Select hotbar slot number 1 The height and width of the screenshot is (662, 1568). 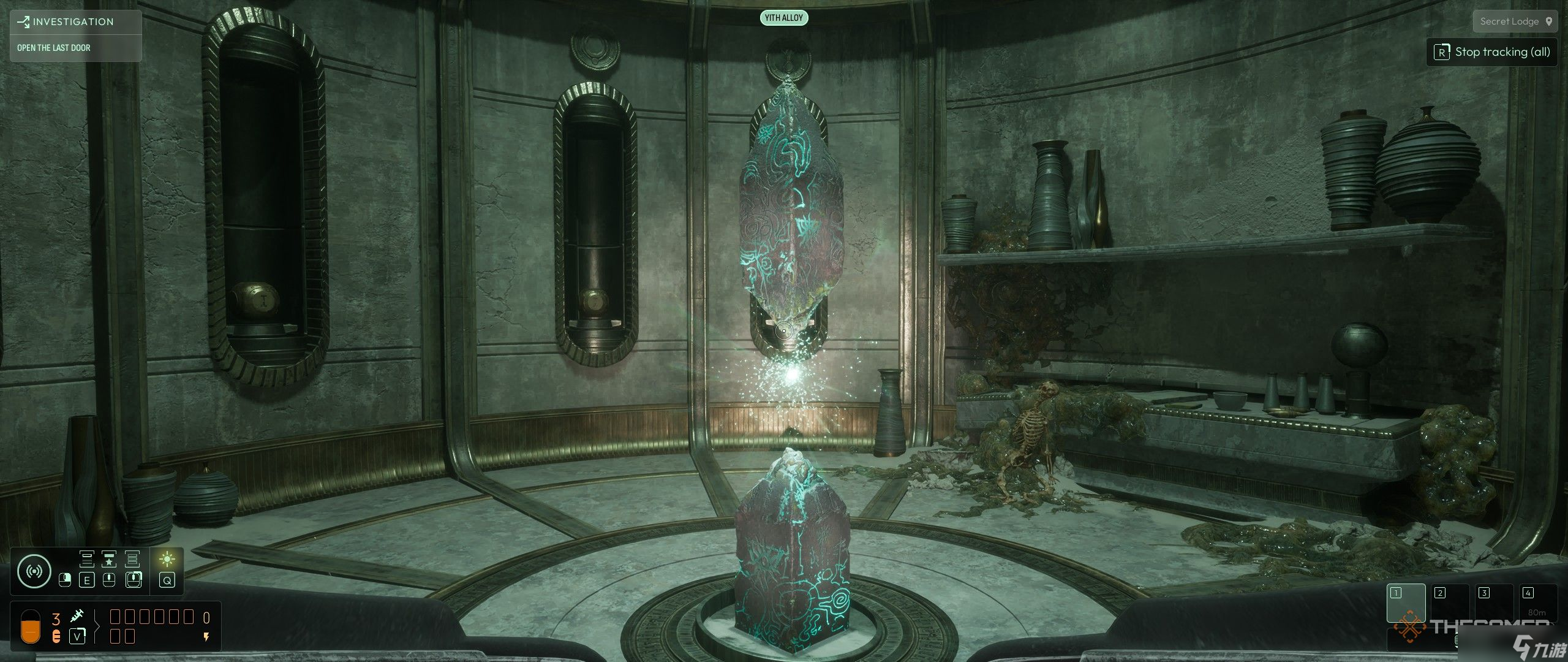point(1406,604)
